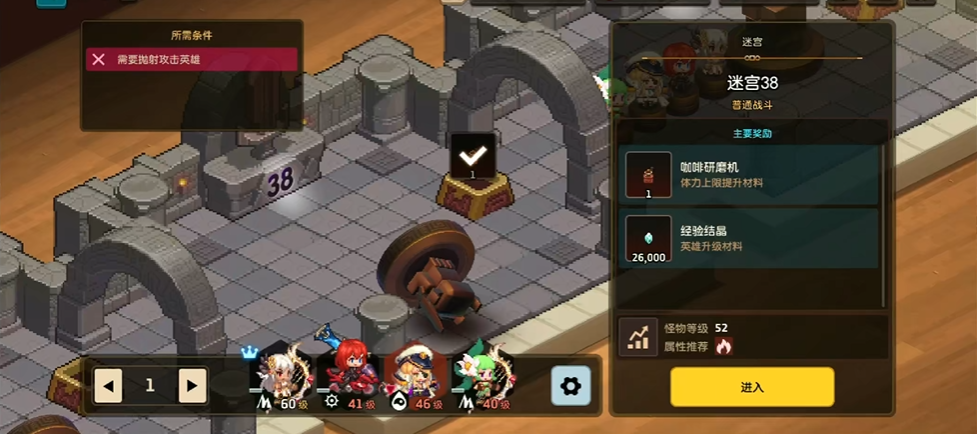Select the previous team with left arrow
The height and width of the screenshot is (434, 977).
tap(108, 385)
